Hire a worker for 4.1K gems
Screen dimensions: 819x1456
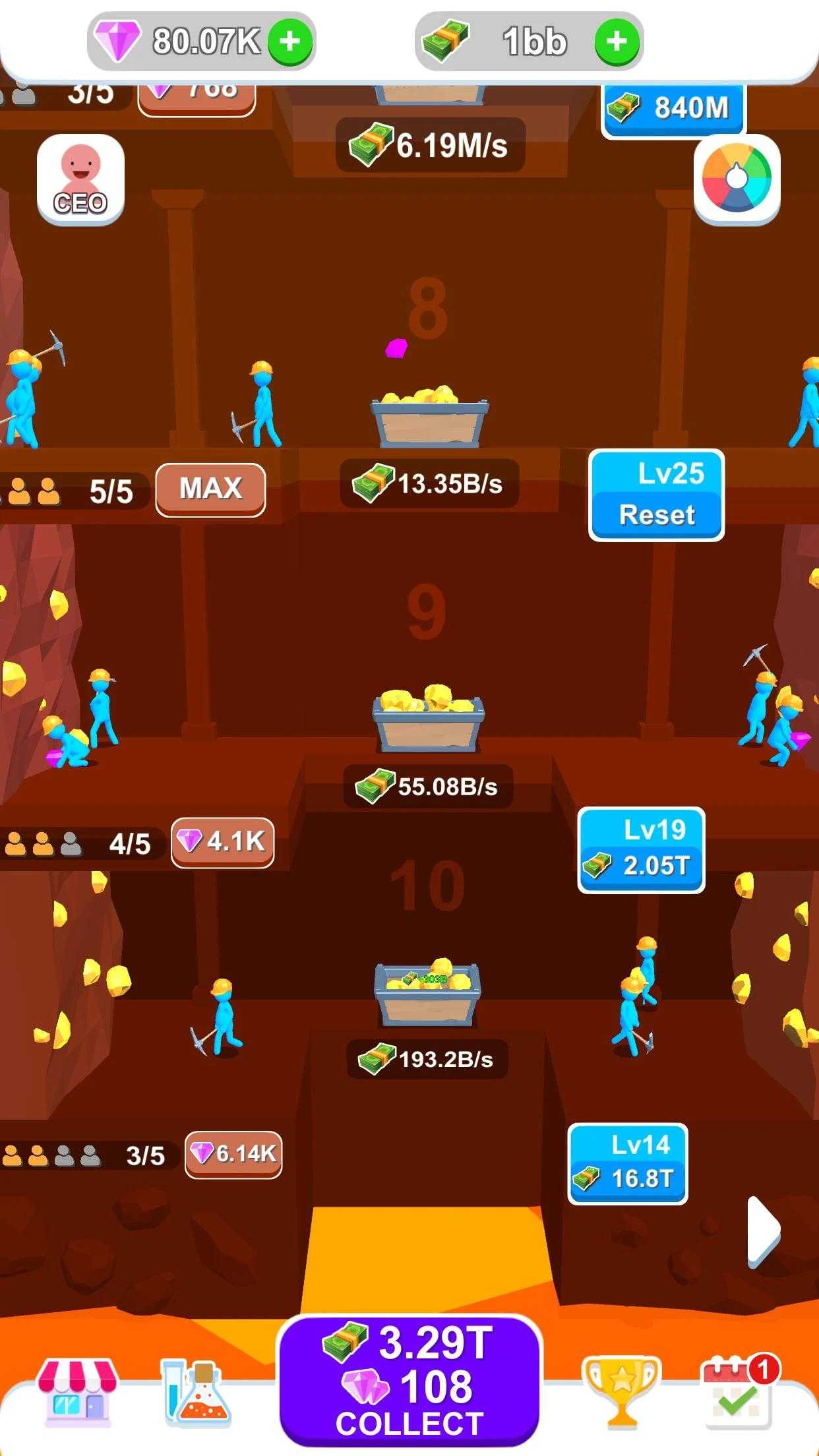(222, 842)
